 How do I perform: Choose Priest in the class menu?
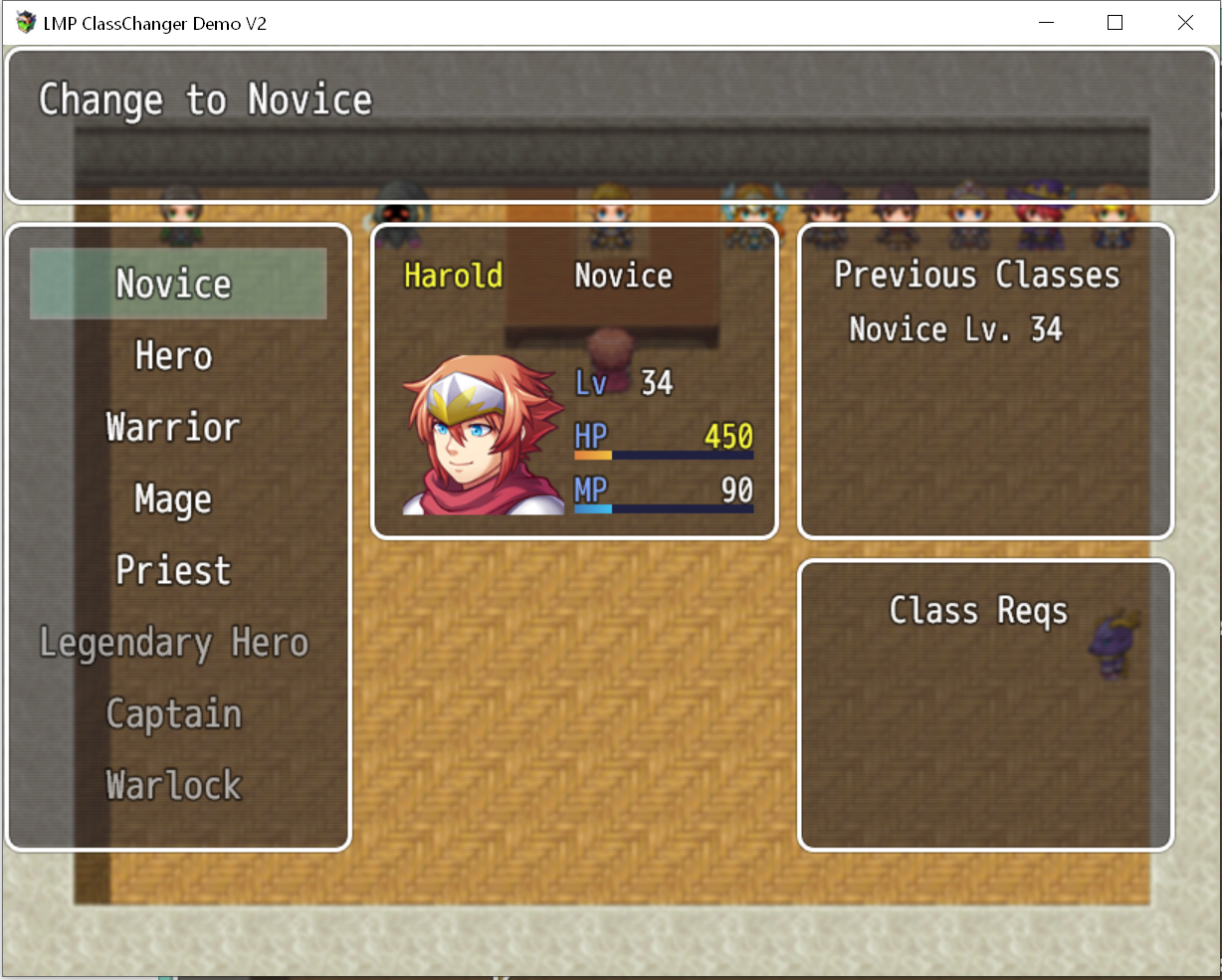click(x=174, y=571)
